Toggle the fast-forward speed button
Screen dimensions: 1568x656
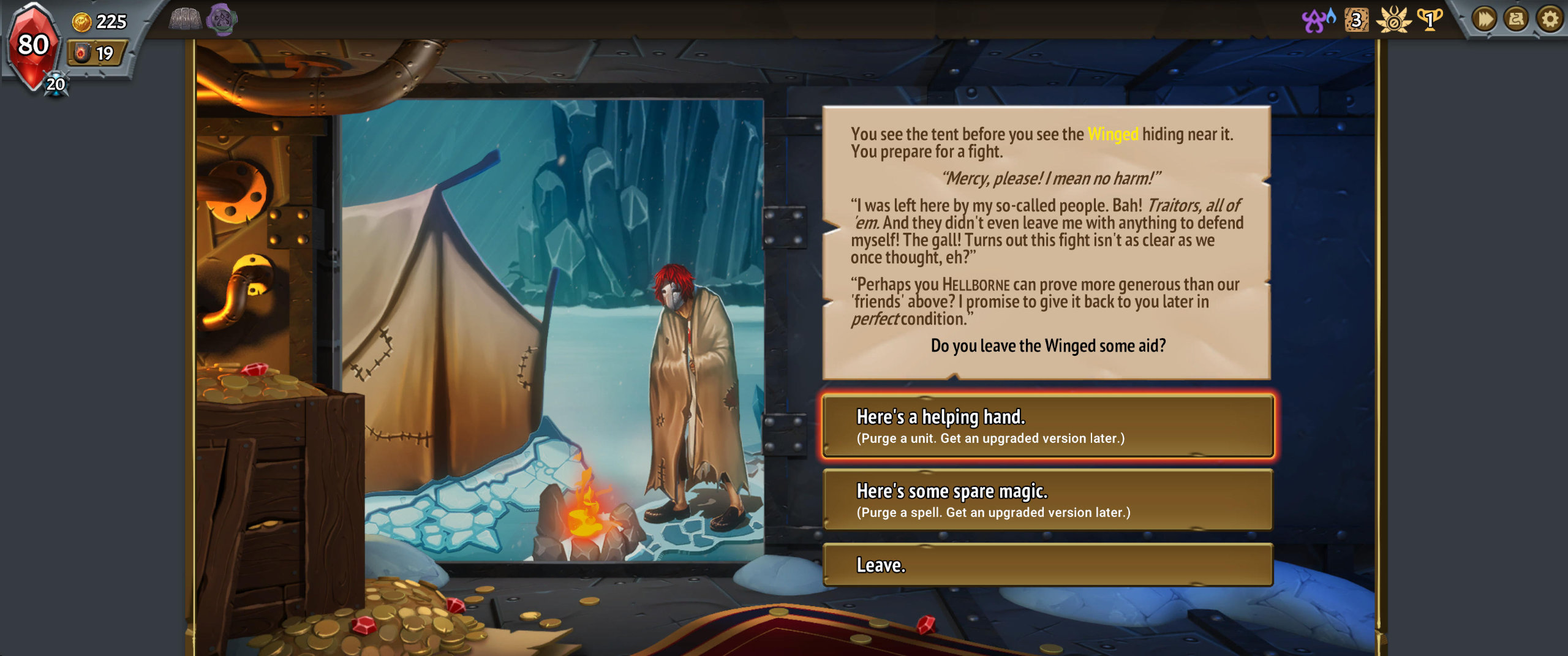click(1484, 20)
